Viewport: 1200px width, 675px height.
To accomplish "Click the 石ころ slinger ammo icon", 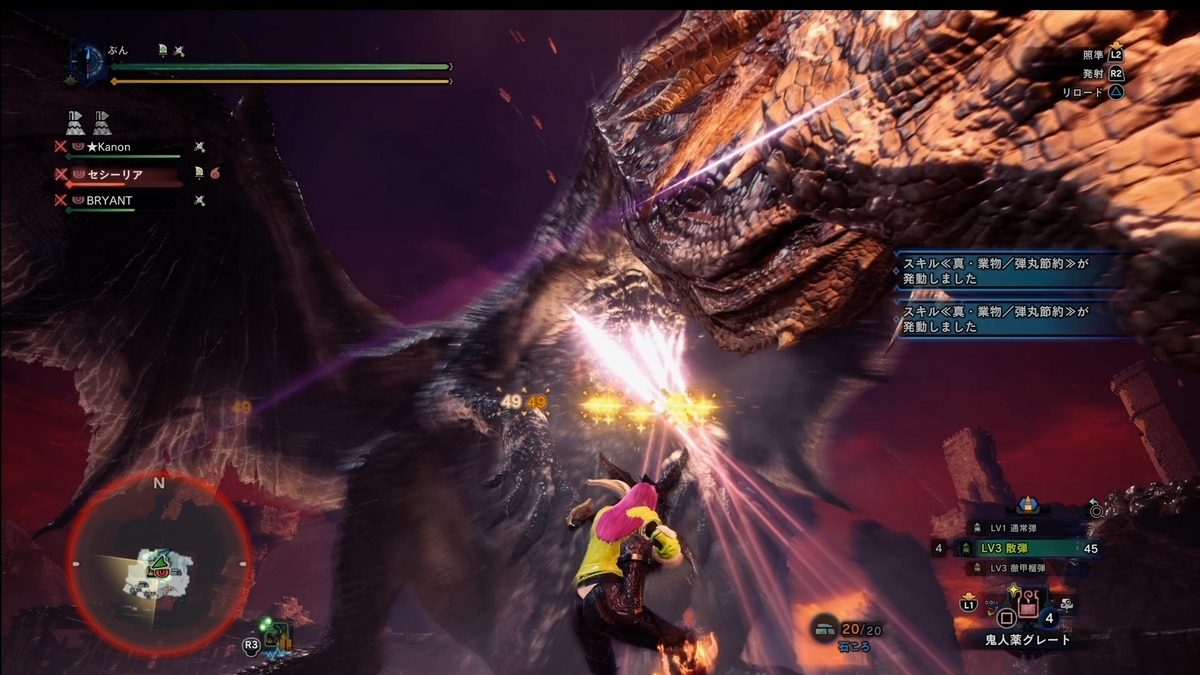I will point(825,626).
